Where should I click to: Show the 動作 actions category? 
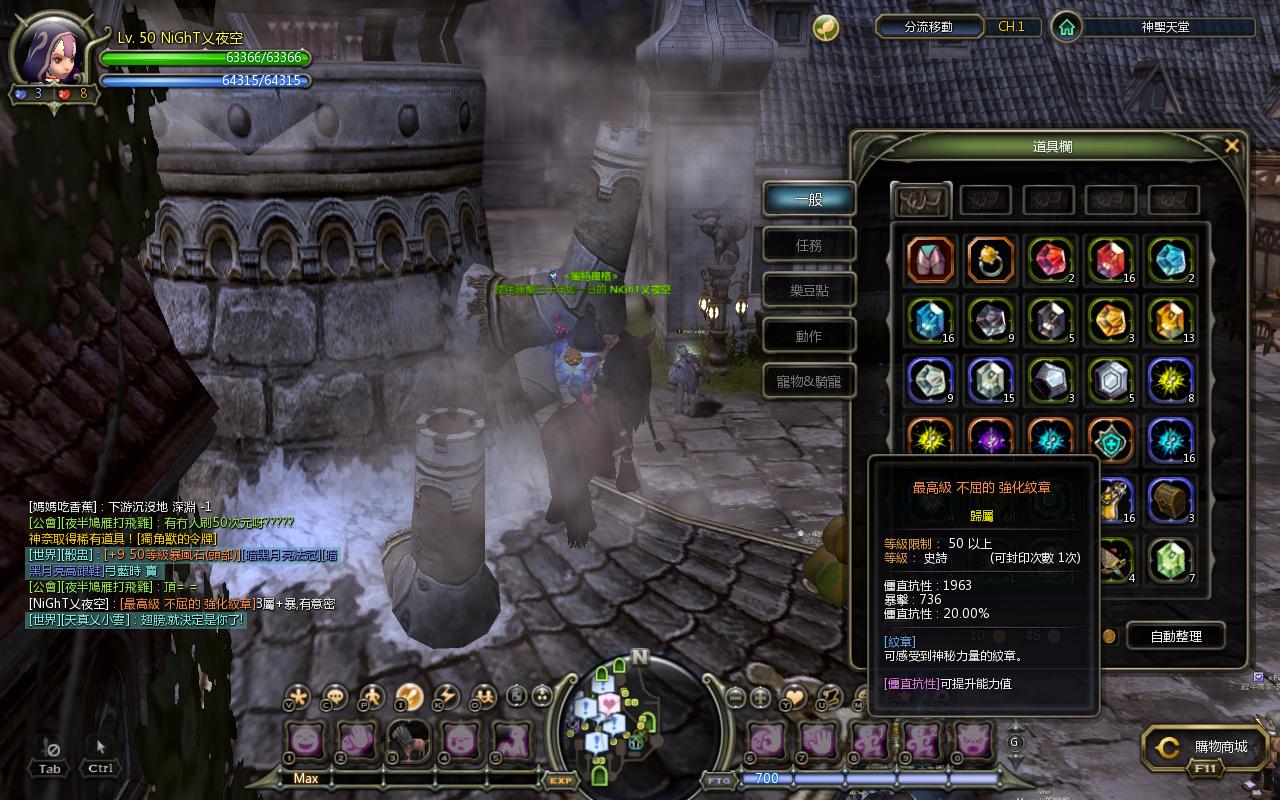[x=809, y=337]
